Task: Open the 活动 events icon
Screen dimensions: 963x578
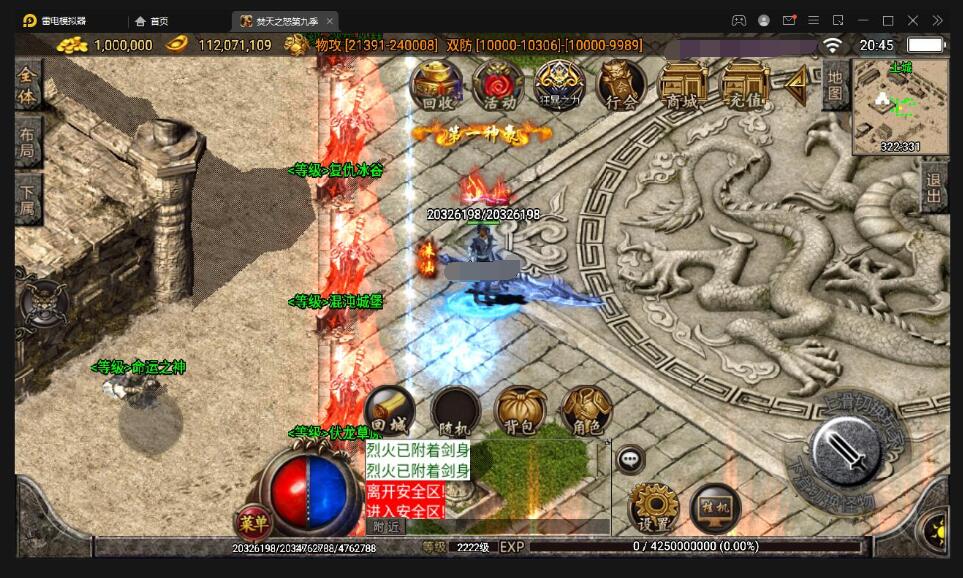Action: (498, 85)
